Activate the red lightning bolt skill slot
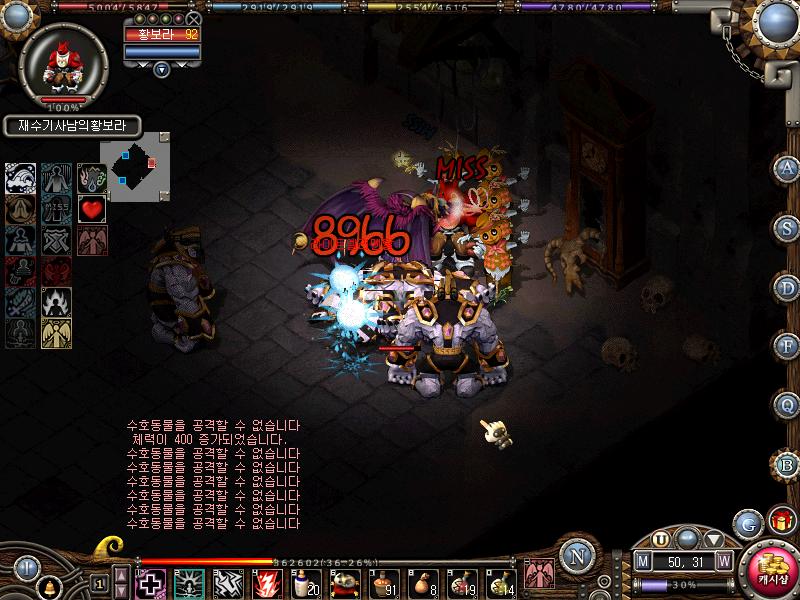Viewport: 800px width, 600px height. 267,582
